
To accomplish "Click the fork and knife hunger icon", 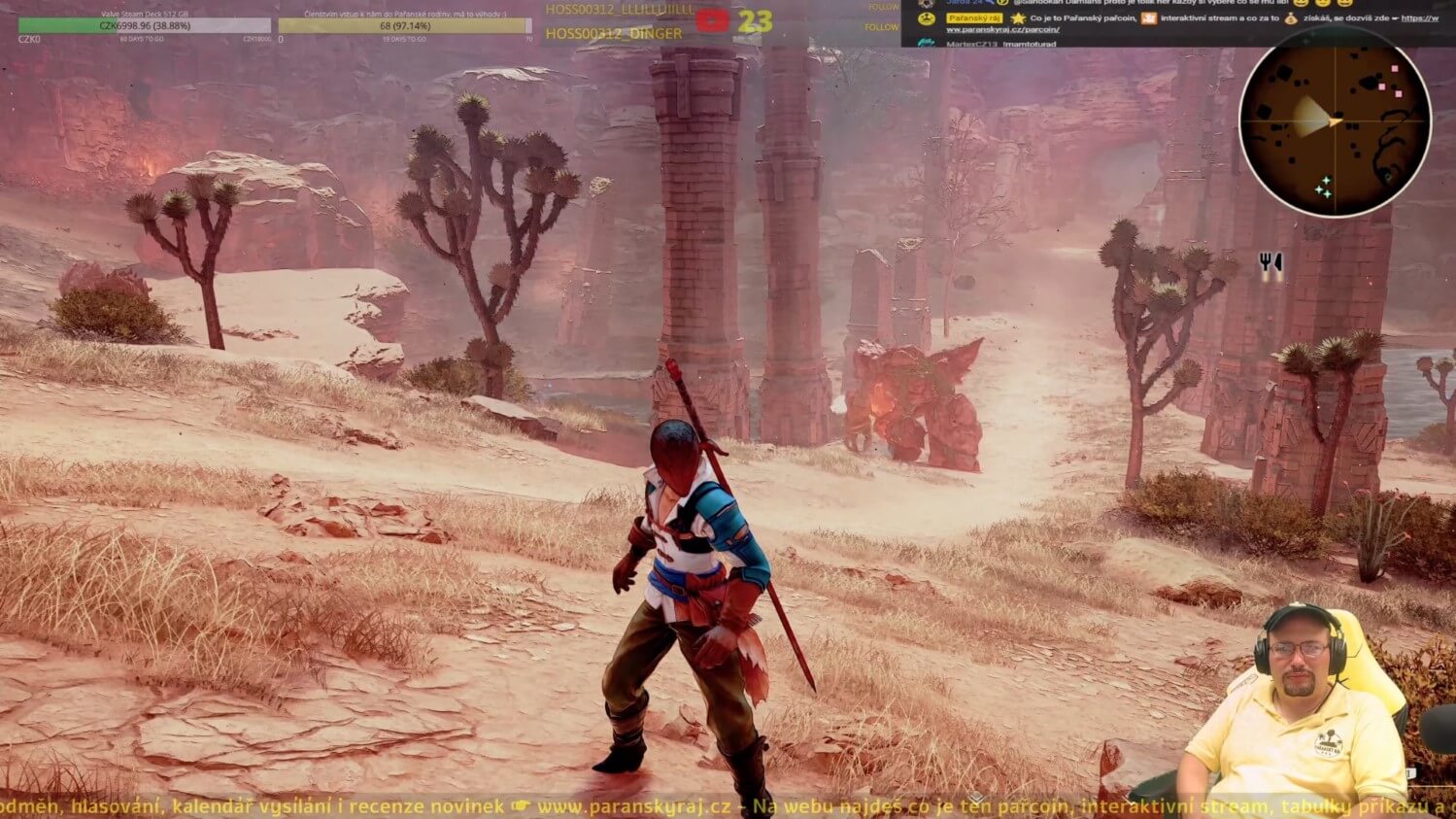I will [1270, 264].
